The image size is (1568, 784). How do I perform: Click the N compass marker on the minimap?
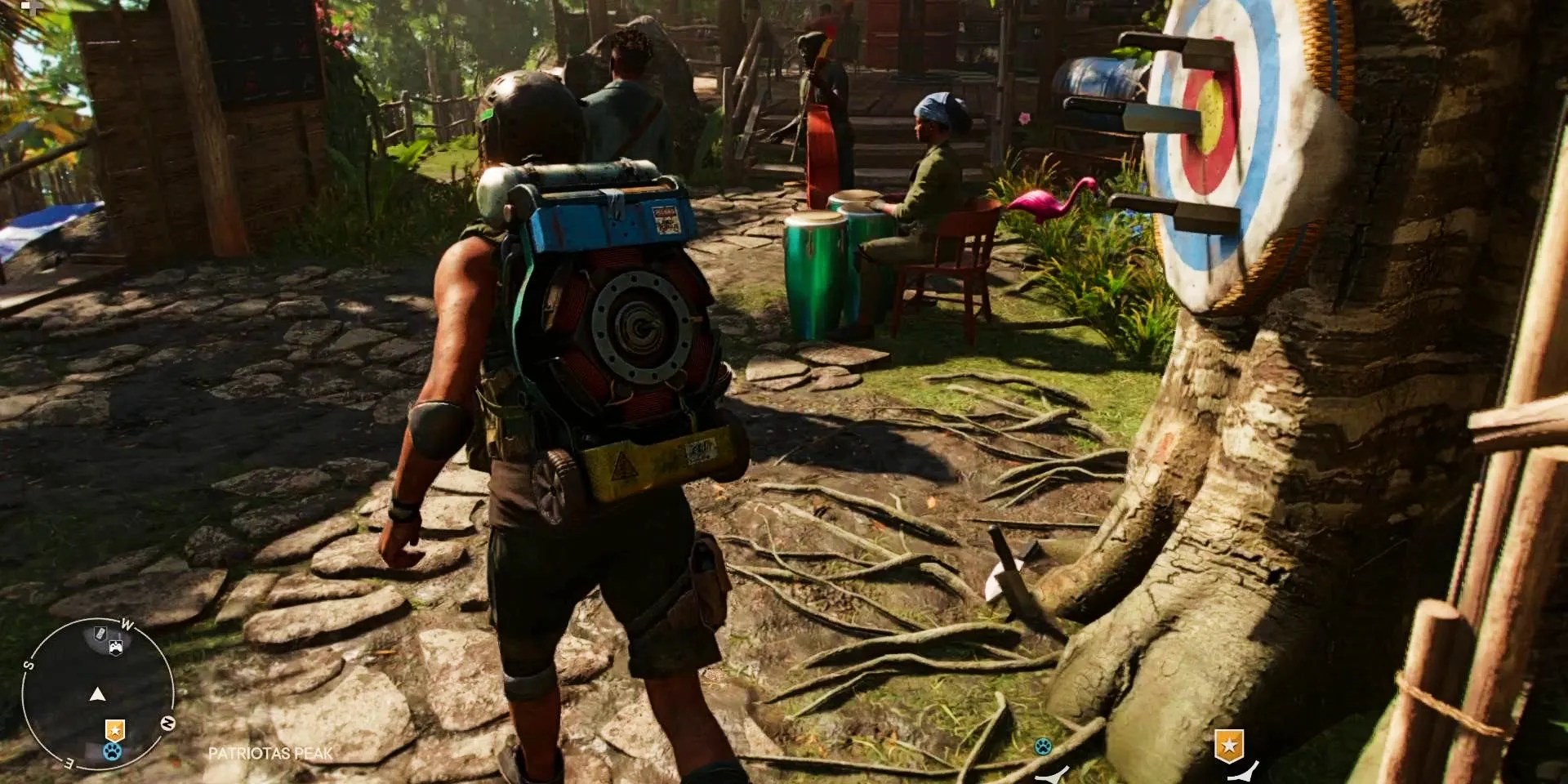click(x=168, y=724)
